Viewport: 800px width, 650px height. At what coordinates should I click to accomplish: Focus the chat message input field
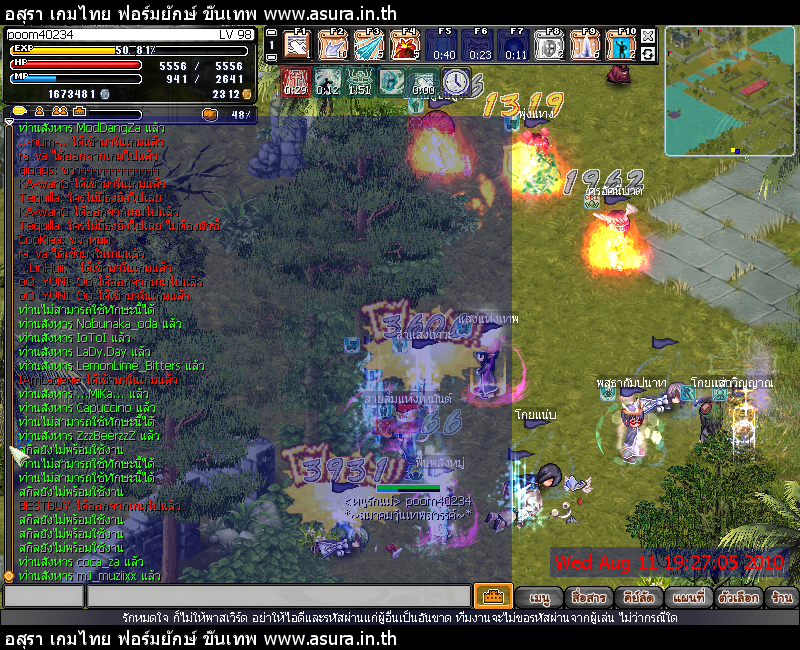278,597
